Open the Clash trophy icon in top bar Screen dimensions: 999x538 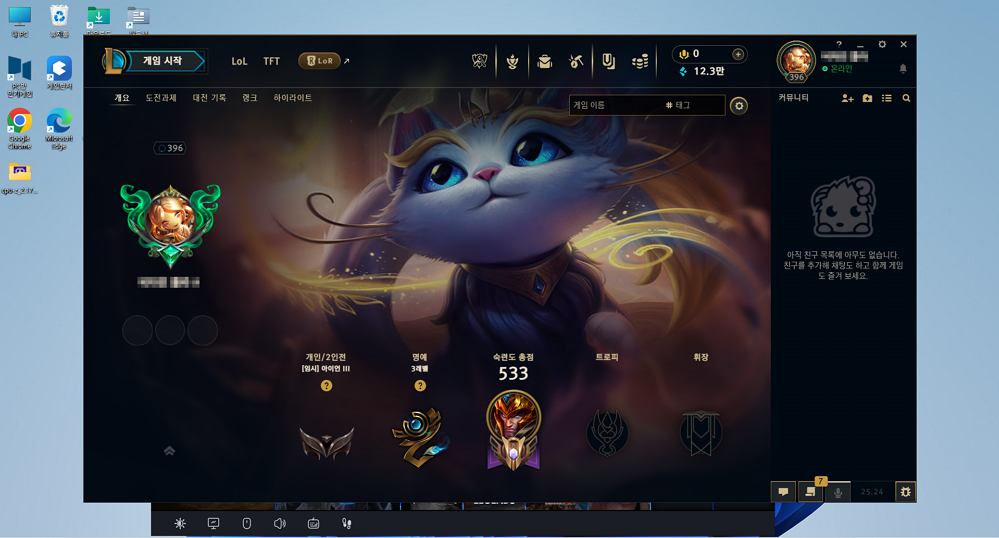(512, 62)
